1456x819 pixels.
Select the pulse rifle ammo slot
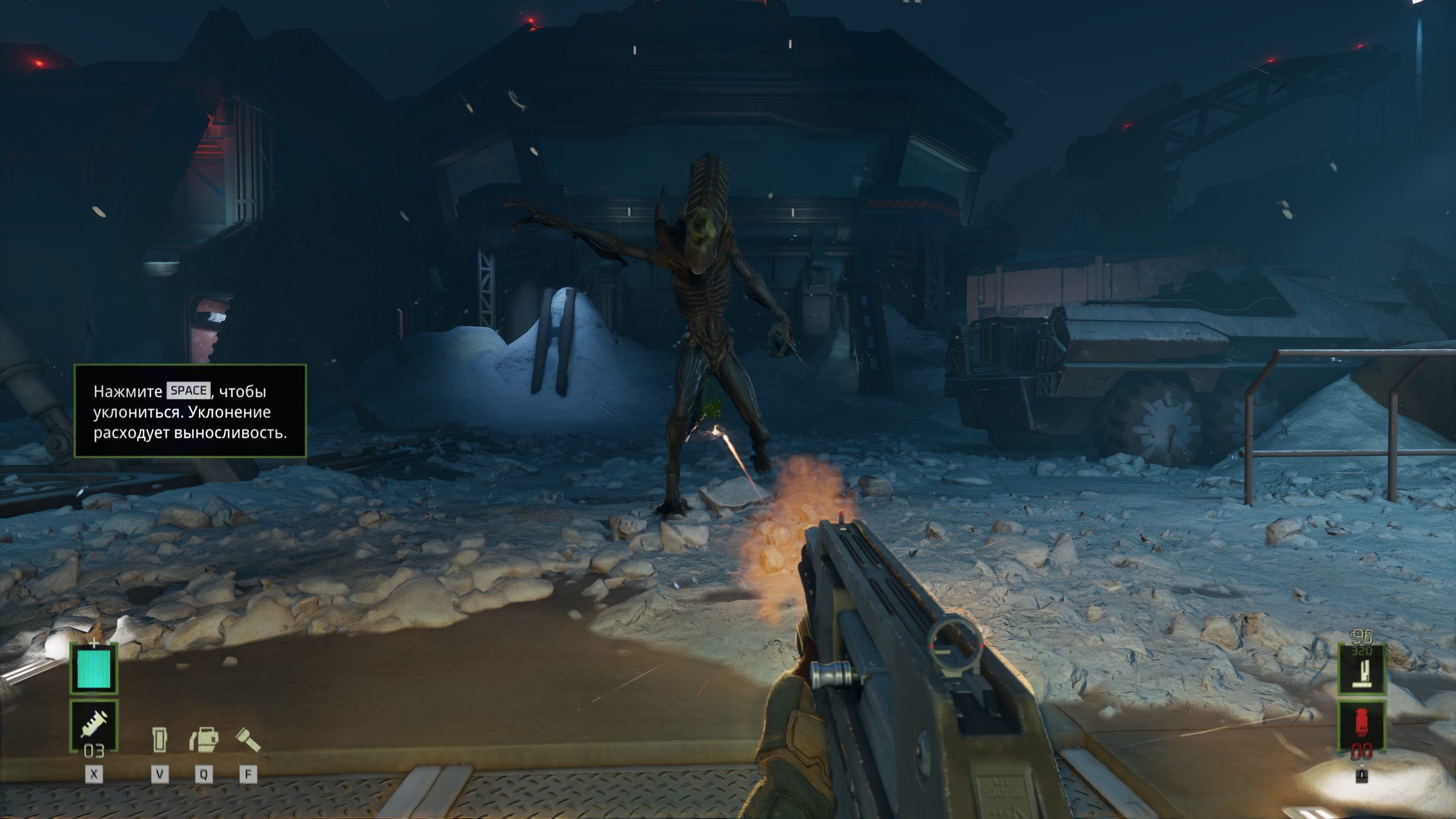pyautogui.click(x=1361, y=670)
